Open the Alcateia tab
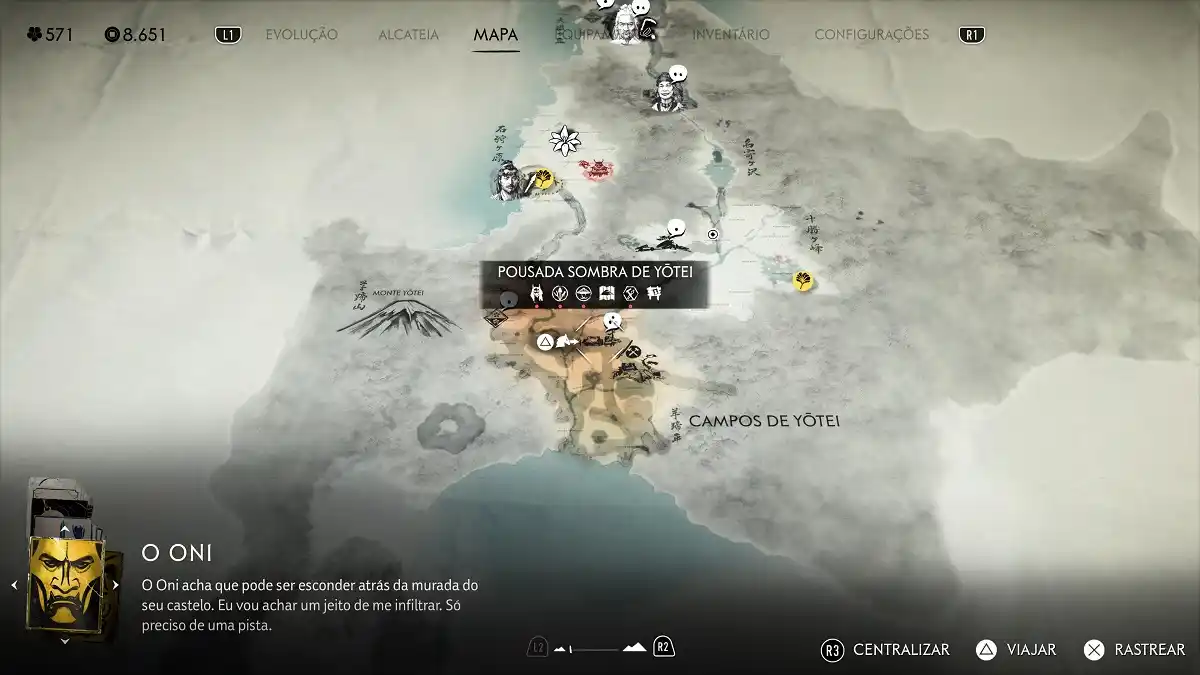The height and width of the screenshot is (675, 1200). [408, 35]
